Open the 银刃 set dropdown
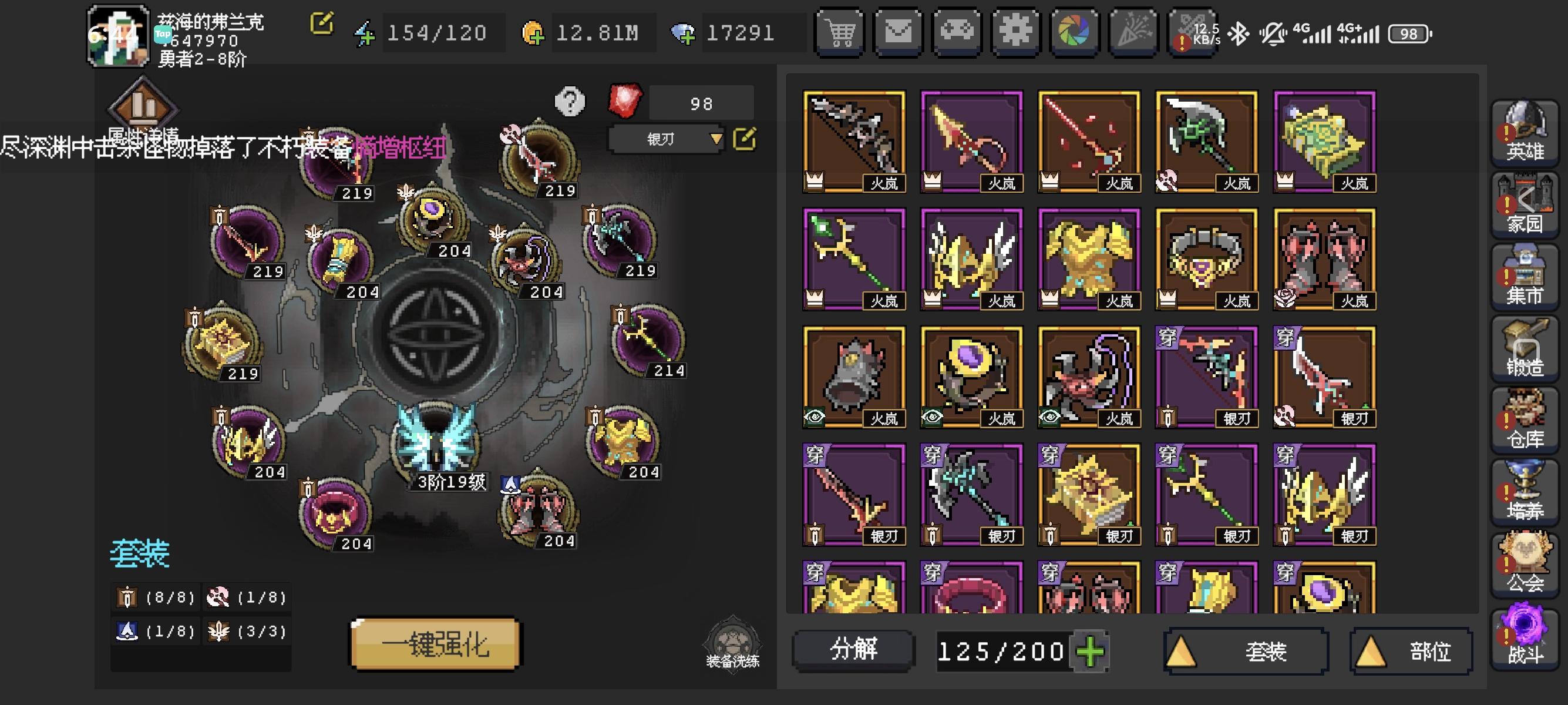The width and height of the screenshot is (1568, 705). 667,139
